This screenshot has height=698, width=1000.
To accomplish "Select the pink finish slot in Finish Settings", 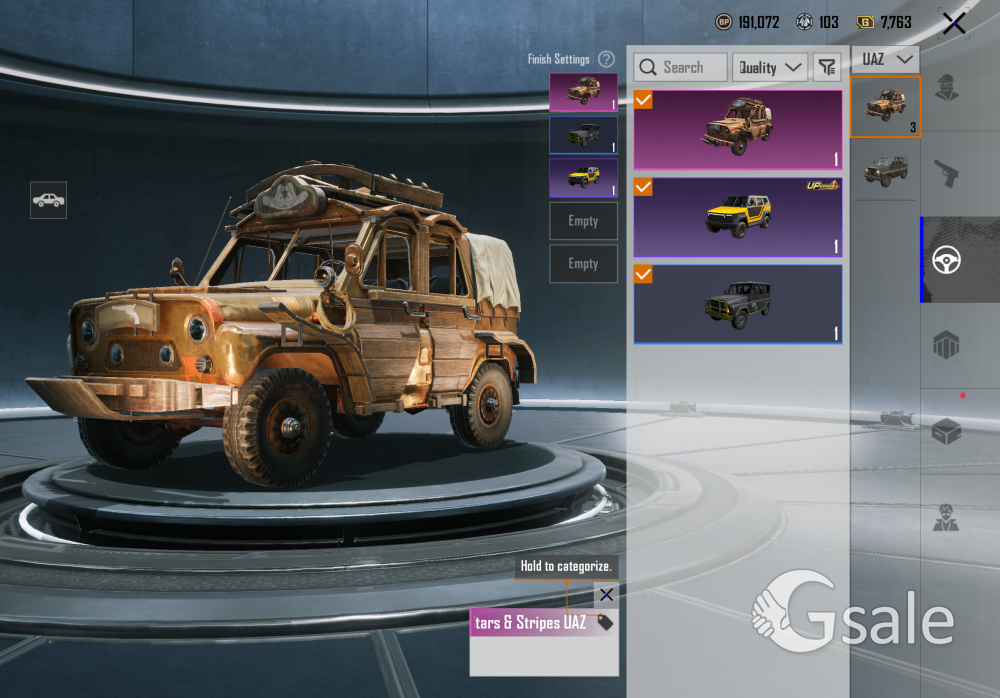I will (583, 92).
